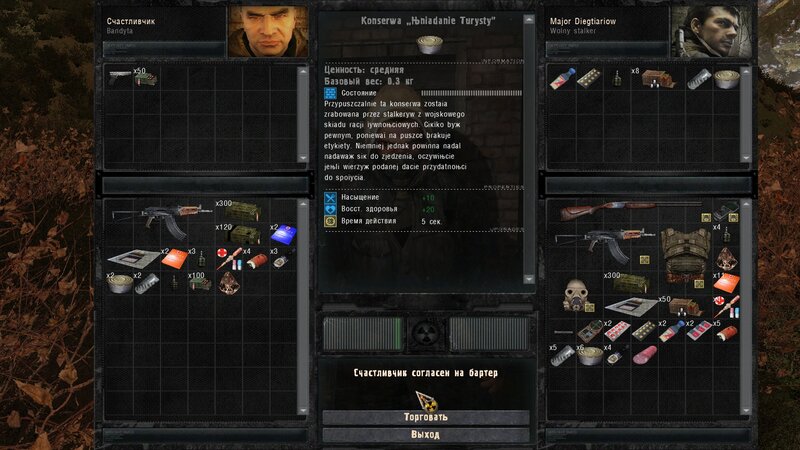Select the gas mask item
800x450 pixels.
pos(575,294)
